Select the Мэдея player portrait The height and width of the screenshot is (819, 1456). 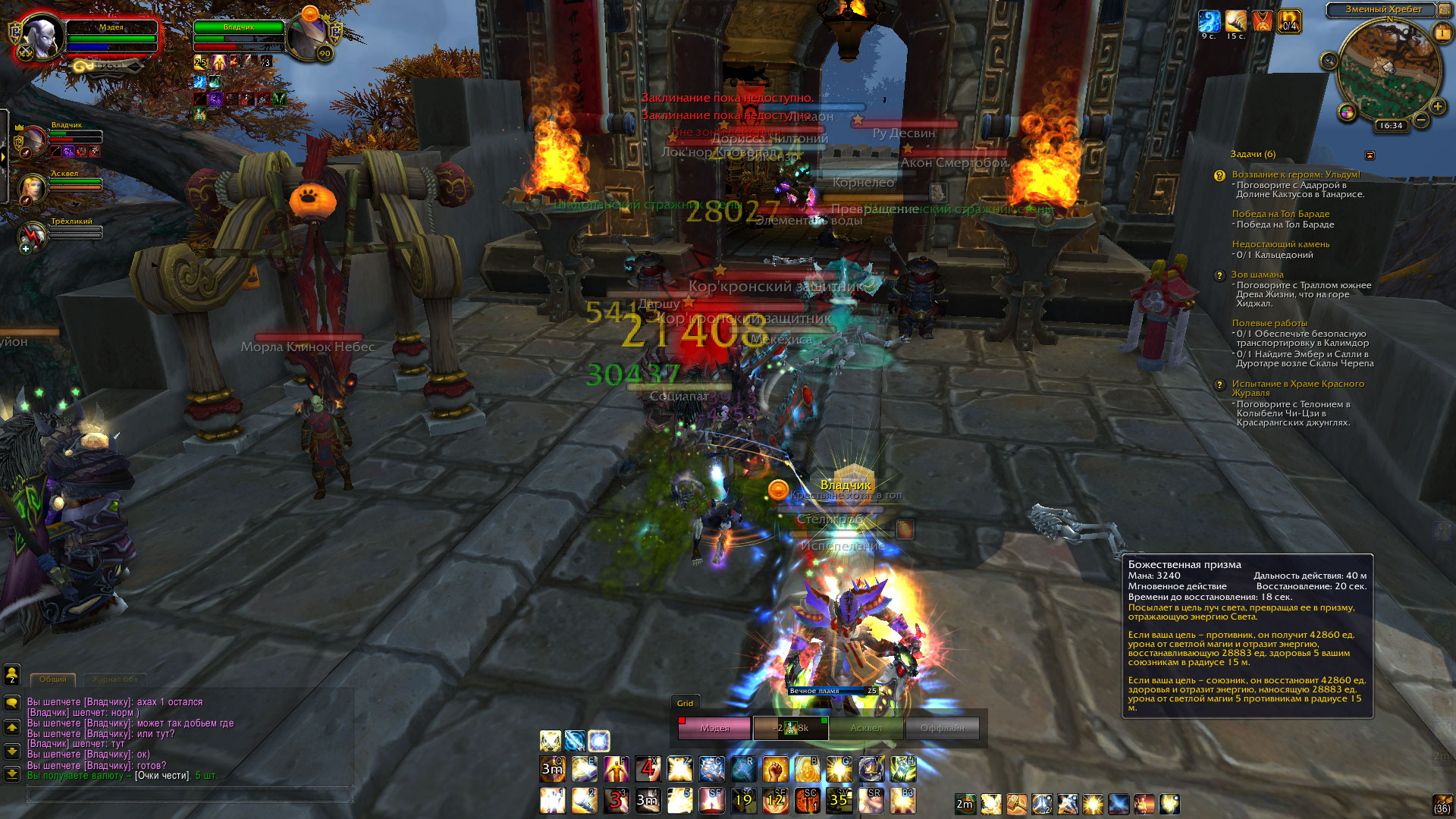[42, 36]
